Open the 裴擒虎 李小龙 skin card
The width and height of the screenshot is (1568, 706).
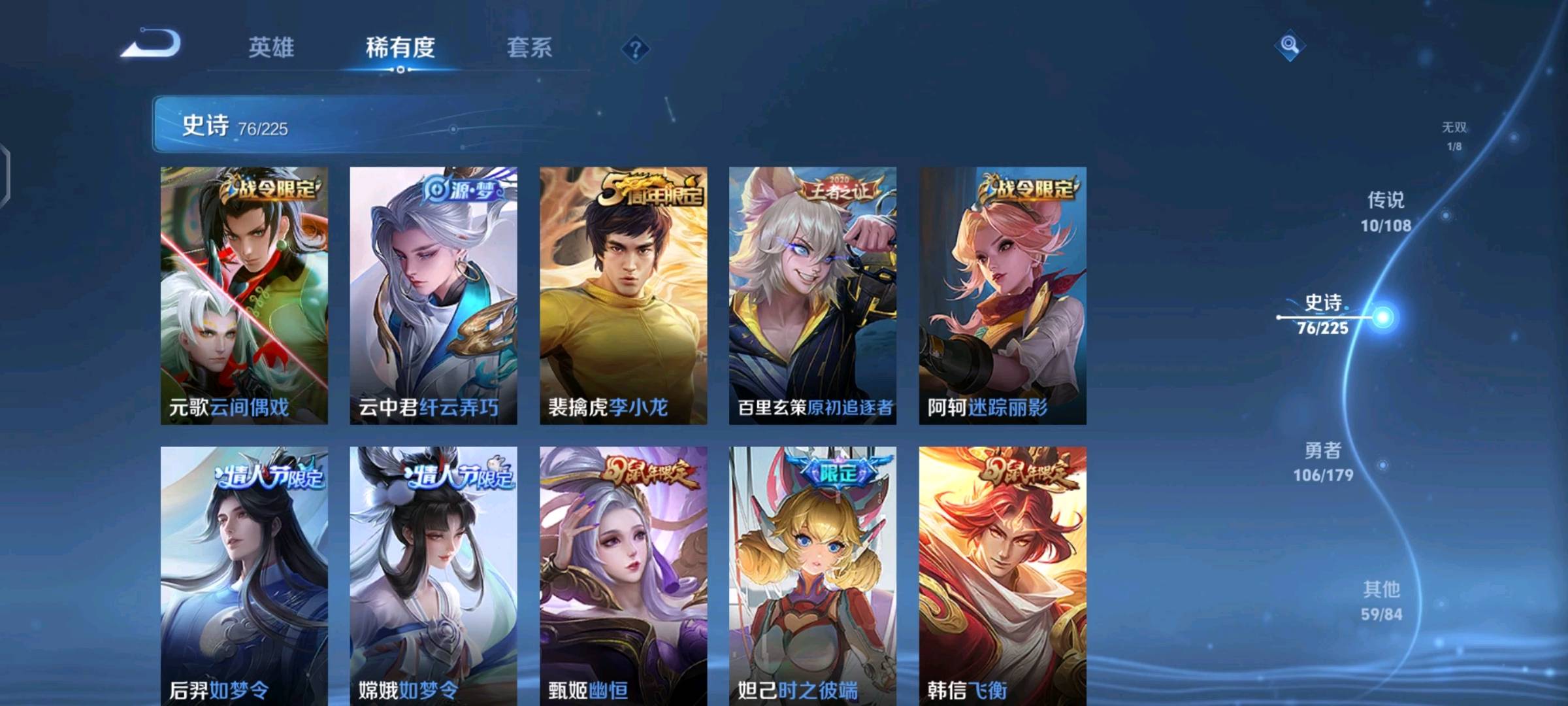623,295
